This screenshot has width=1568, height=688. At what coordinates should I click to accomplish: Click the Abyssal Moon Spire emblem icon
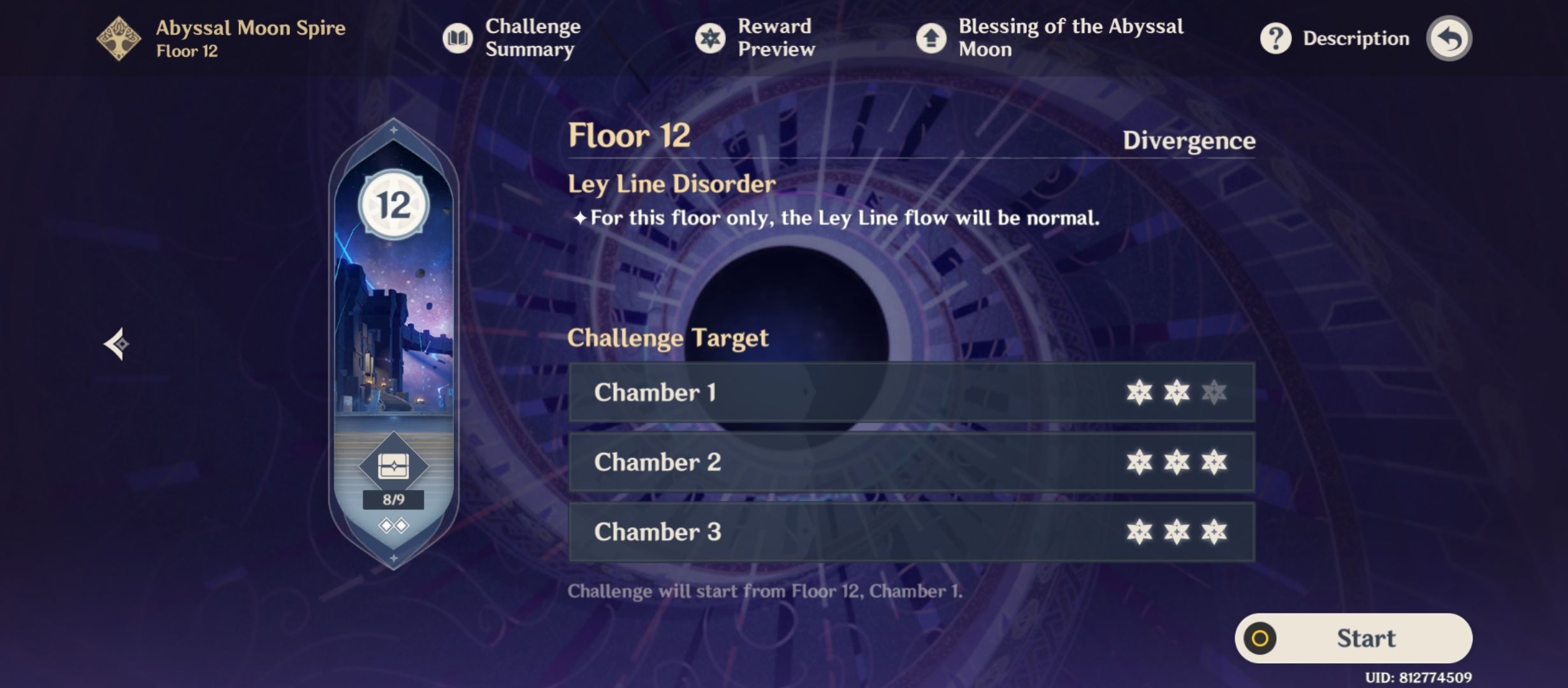[x=118, y=38]
